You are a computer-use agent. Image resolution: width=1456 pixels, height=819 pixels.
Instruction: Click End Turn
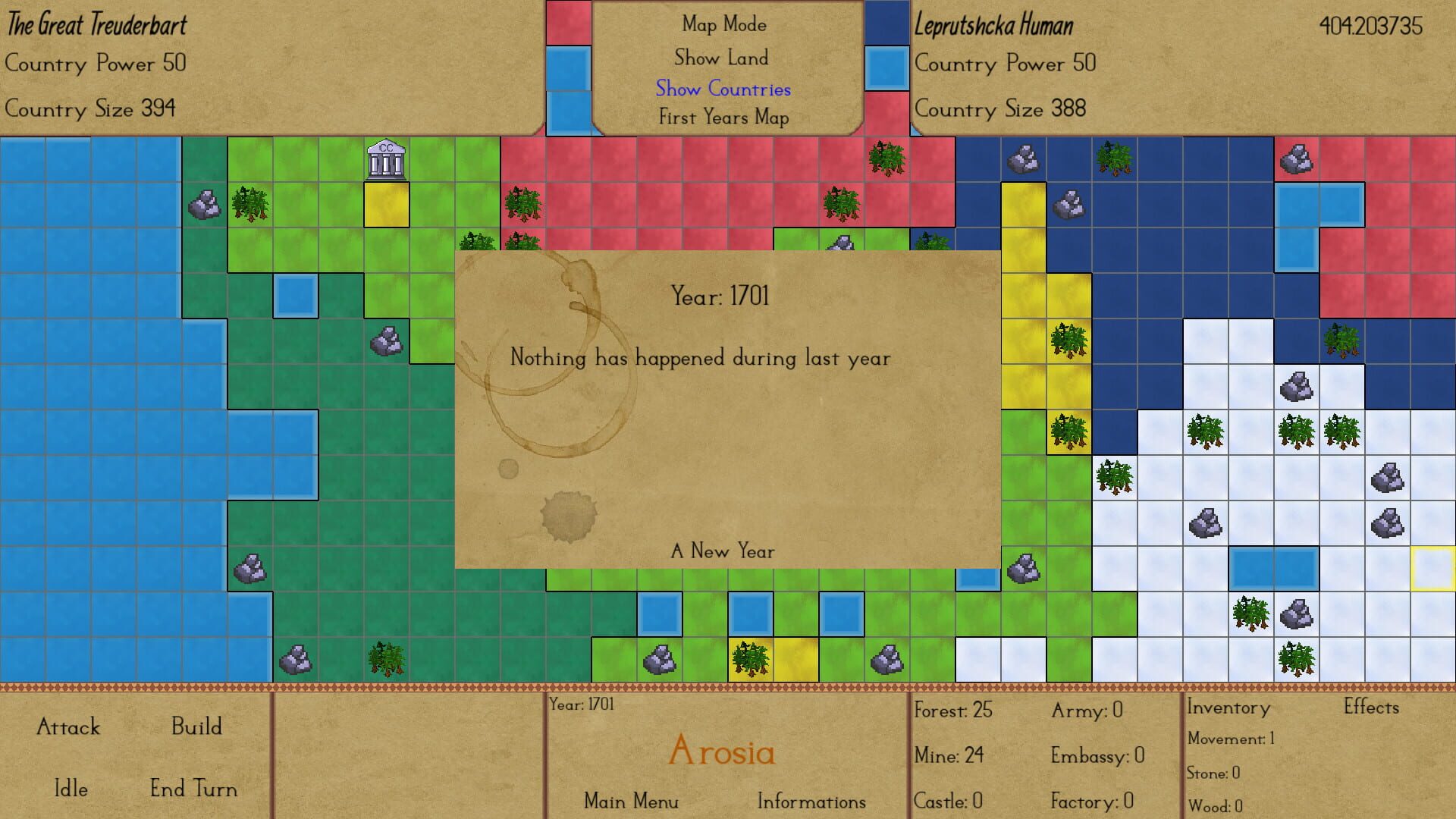pyautogui.click(x=193, y=789)
